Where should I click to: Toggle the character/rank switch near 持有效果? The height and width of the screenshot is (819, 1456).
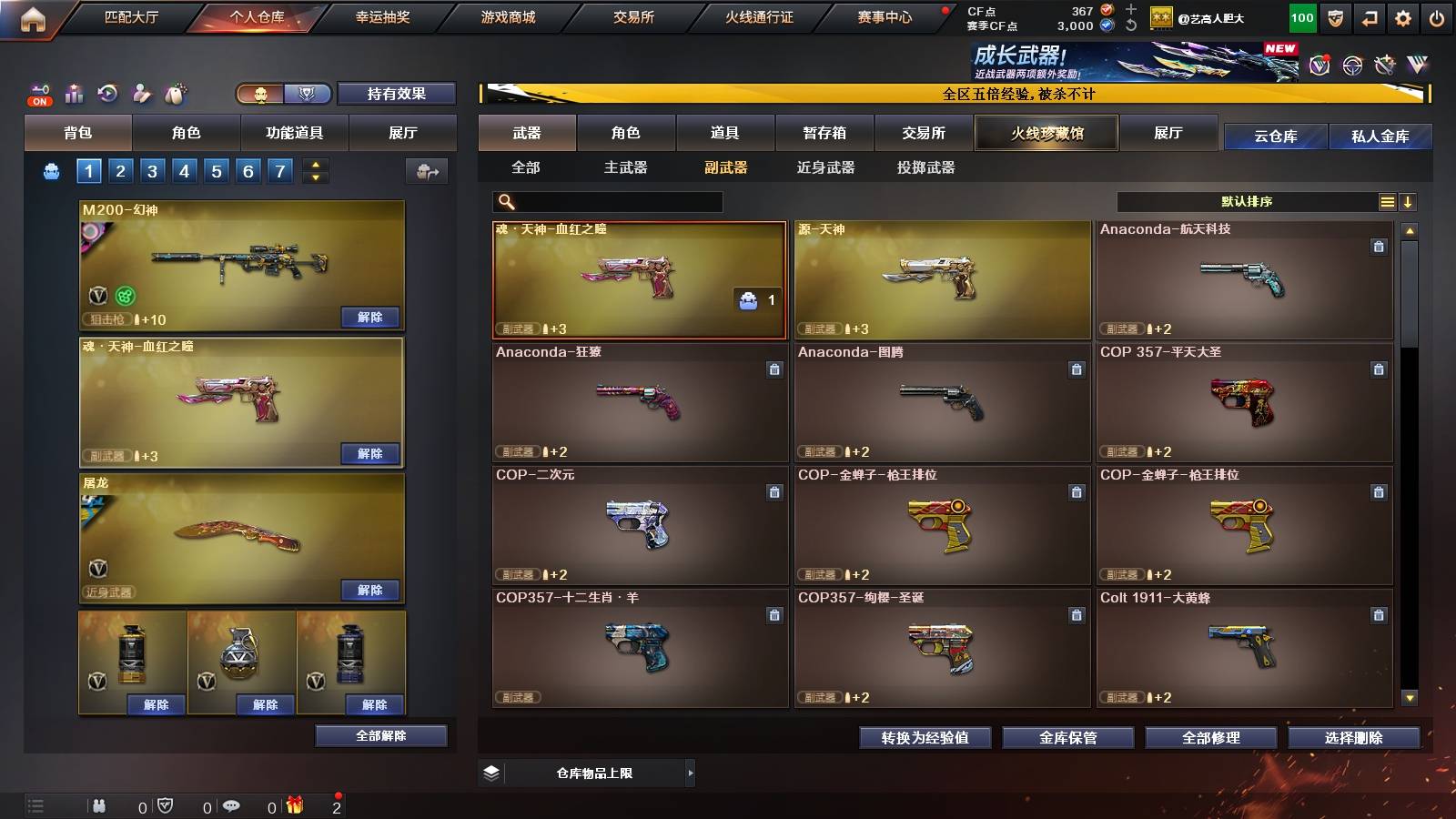280,93
